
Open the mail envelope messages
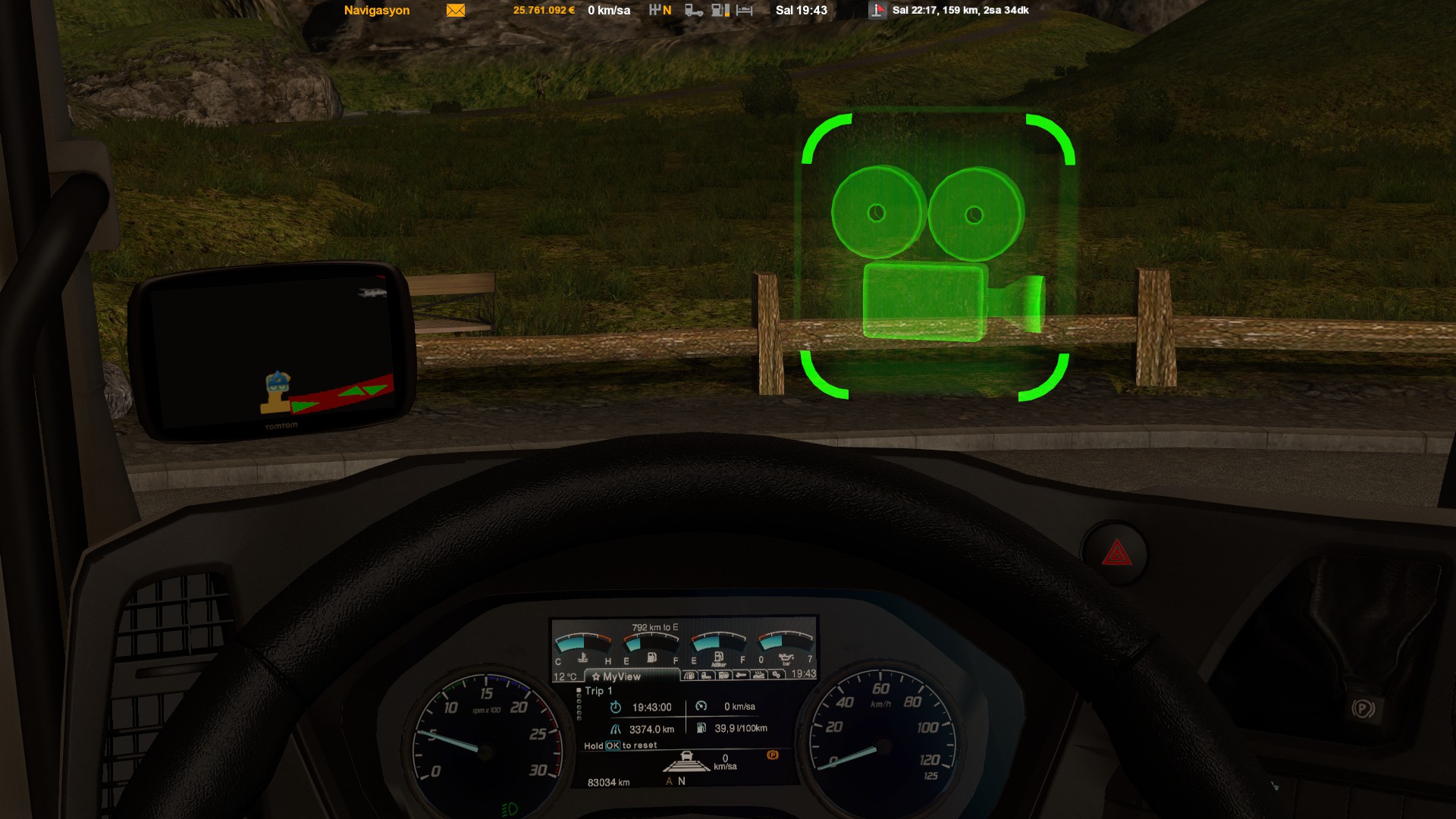coord(456,11)
